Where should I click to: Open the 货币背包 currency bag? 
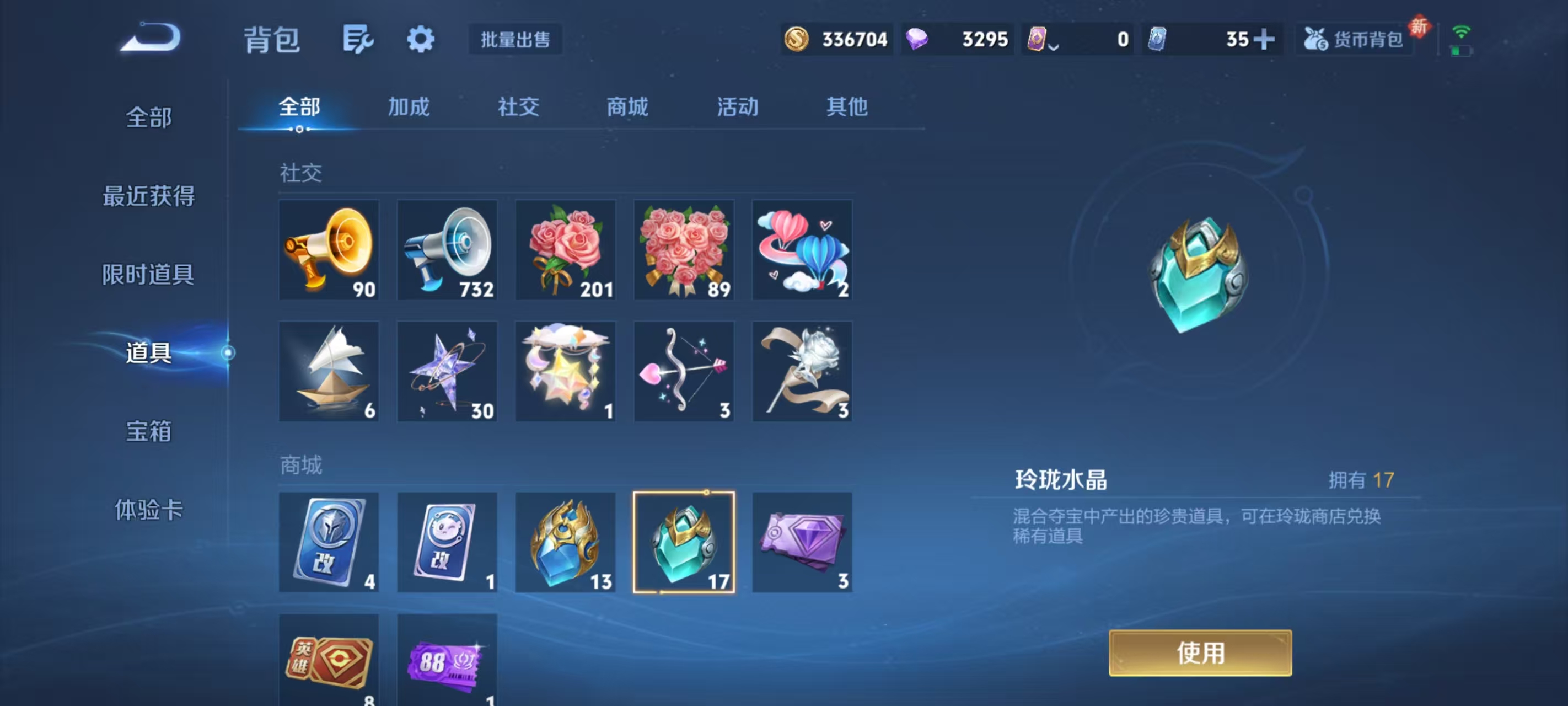(1354, 39)
